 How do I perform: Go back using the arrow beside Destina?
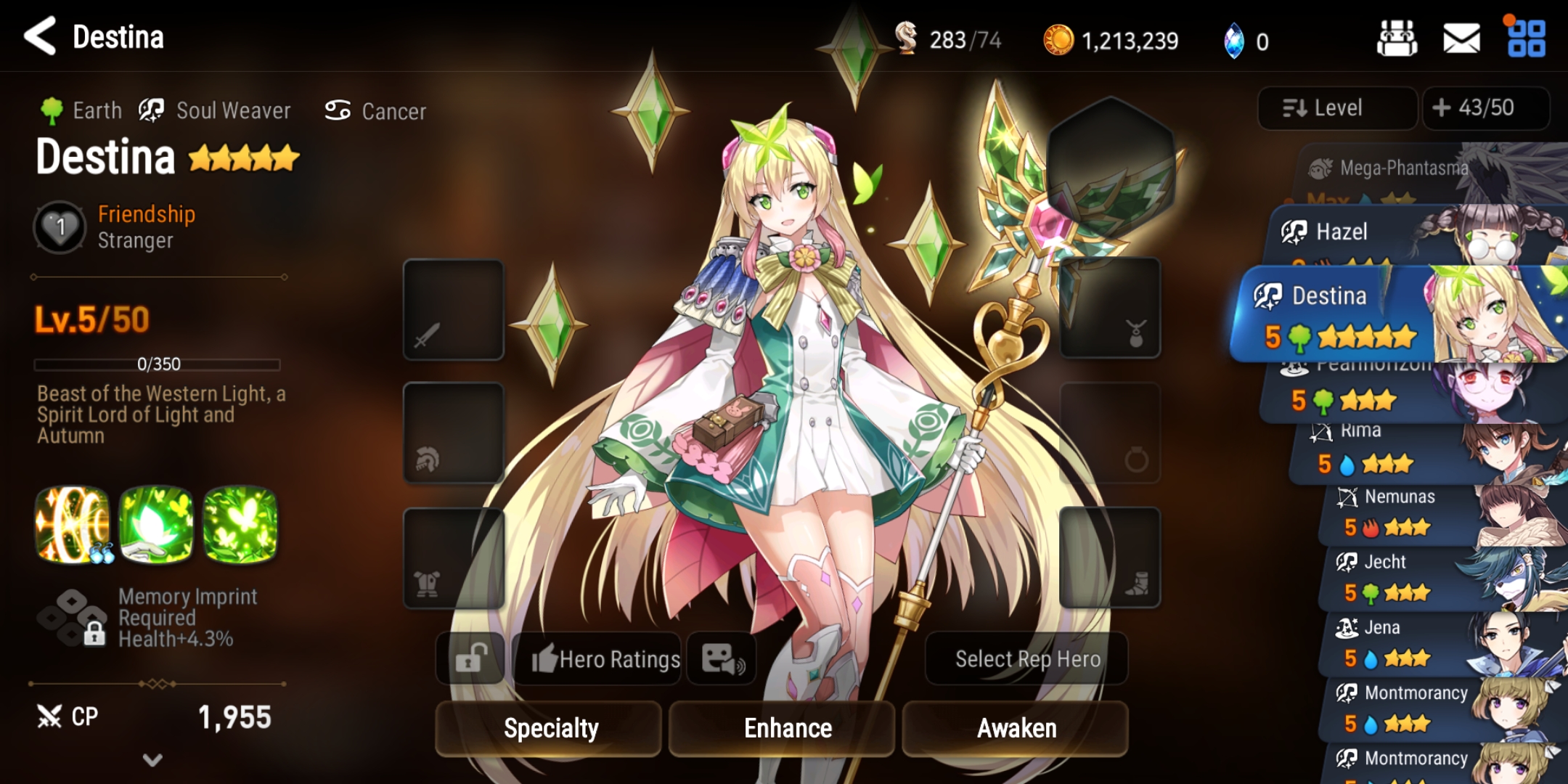pyautogui.click(x=40, y=36)
